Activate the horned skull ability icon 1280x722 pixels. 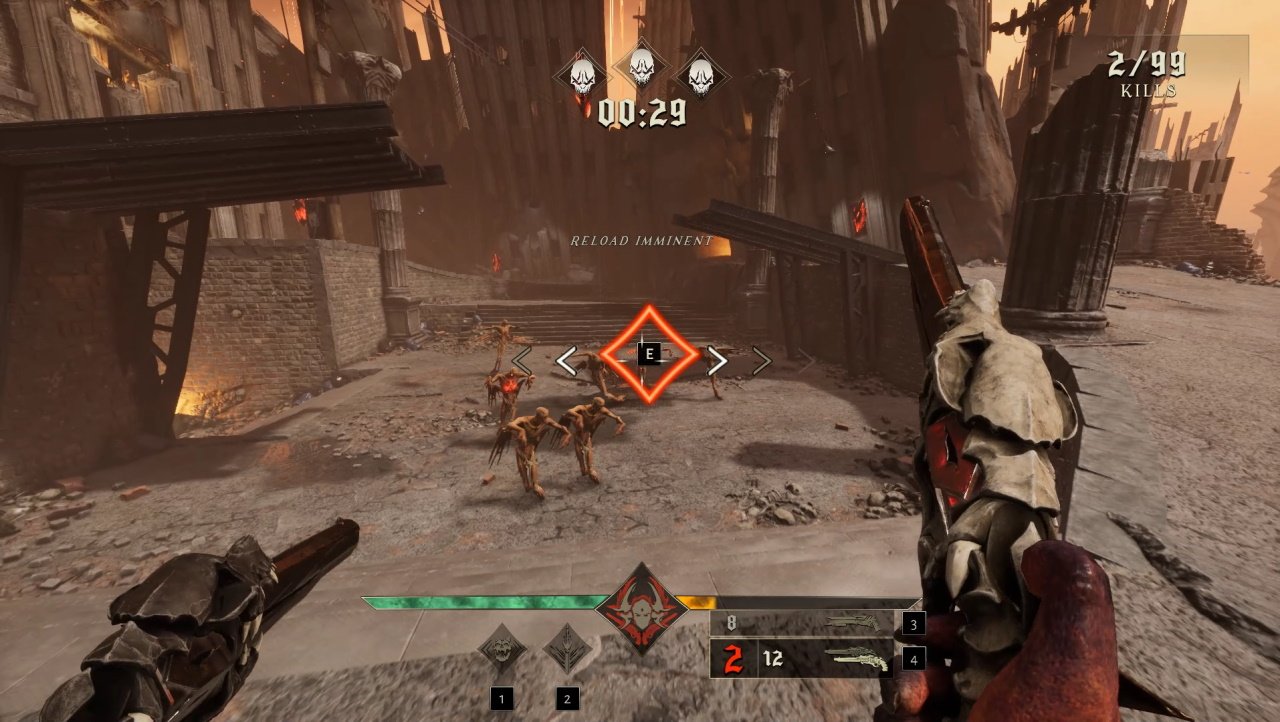pos(502,648)
